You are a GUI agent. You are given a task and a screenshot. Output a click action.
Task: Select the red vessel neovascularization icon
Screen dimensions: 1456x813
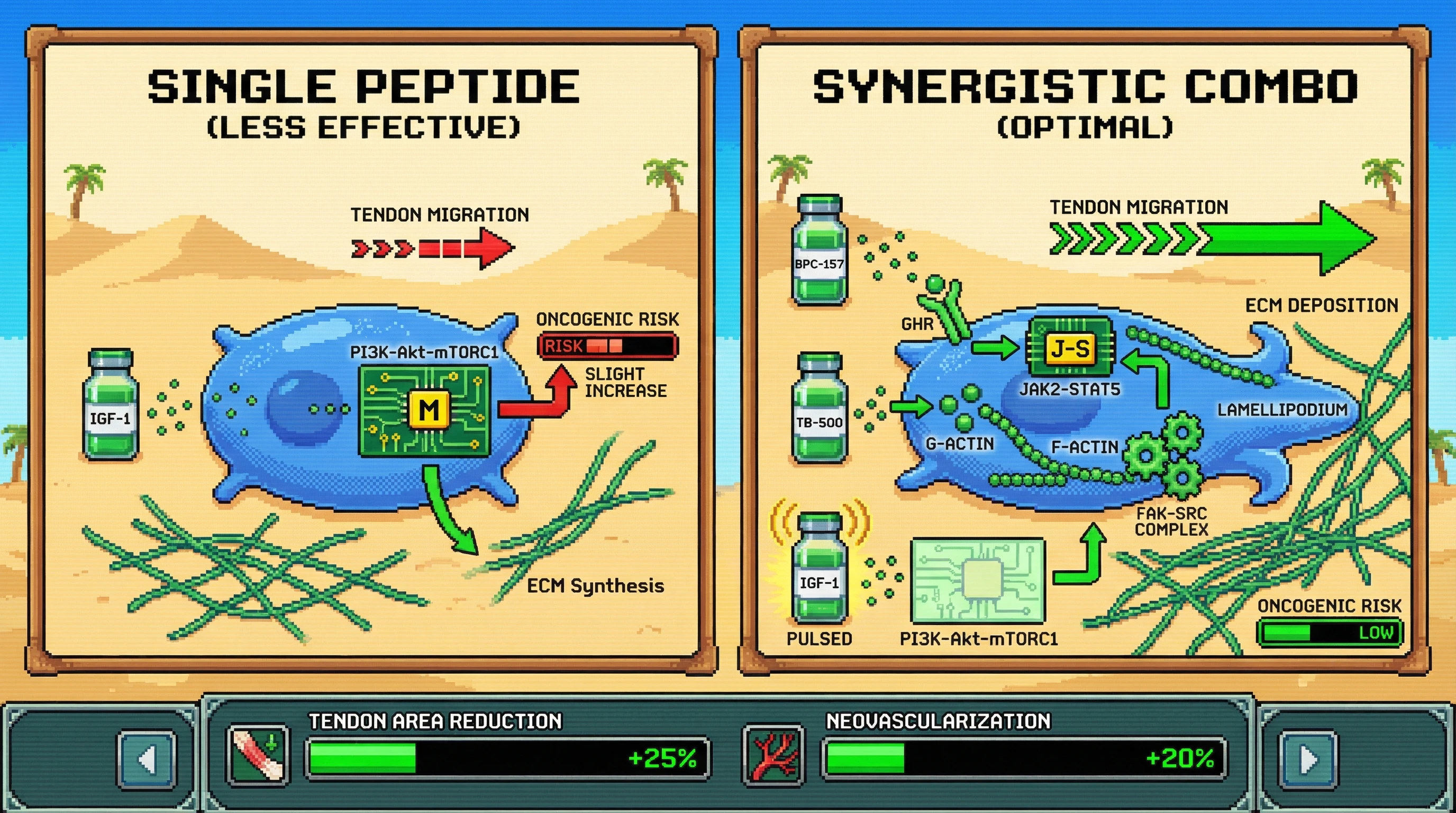click(x=773, y=756)
